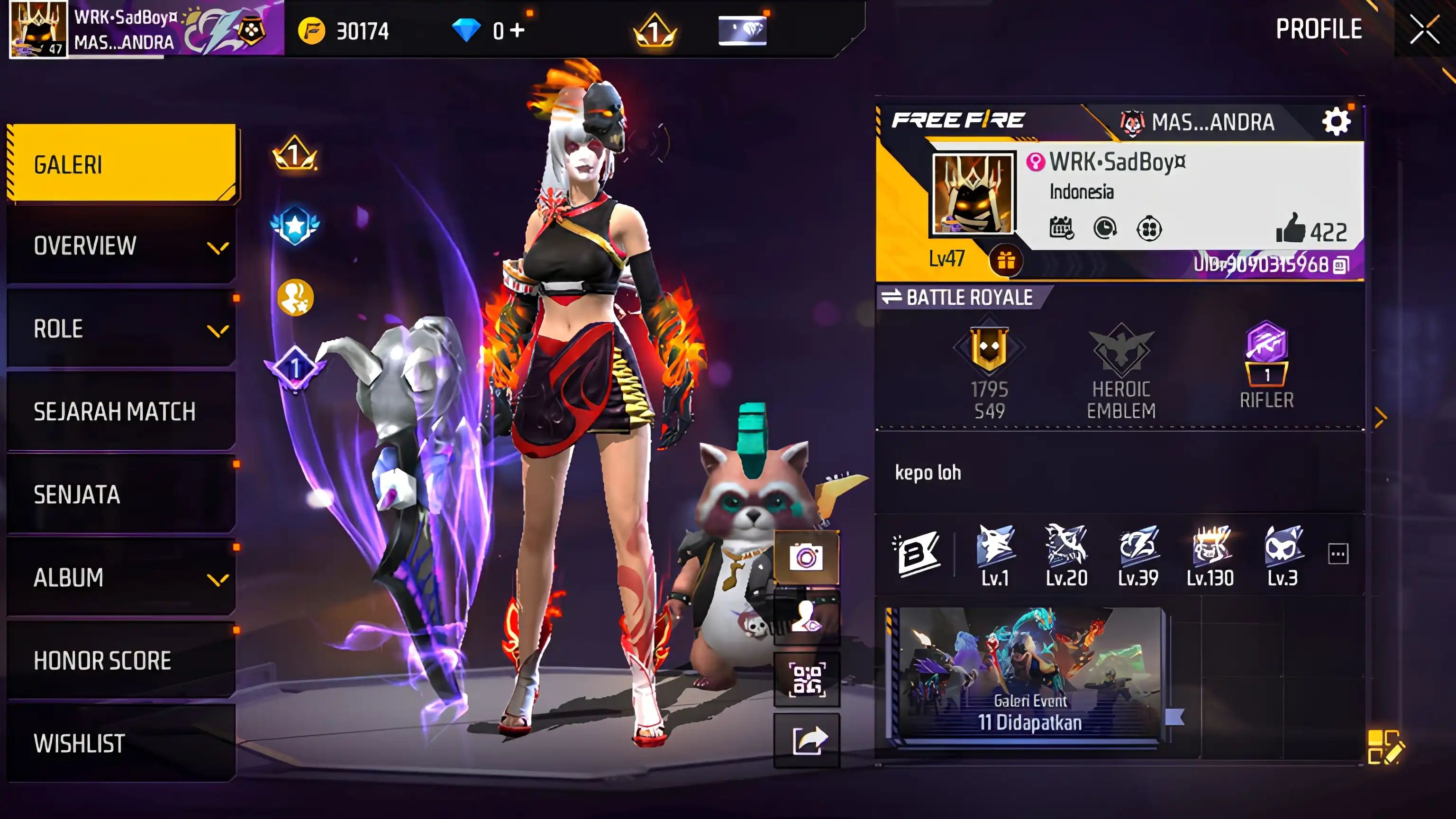View the HONOR SCORE page
Image resolution: width=1456 pixels, height=819 pixels.
tap(121, 660)
